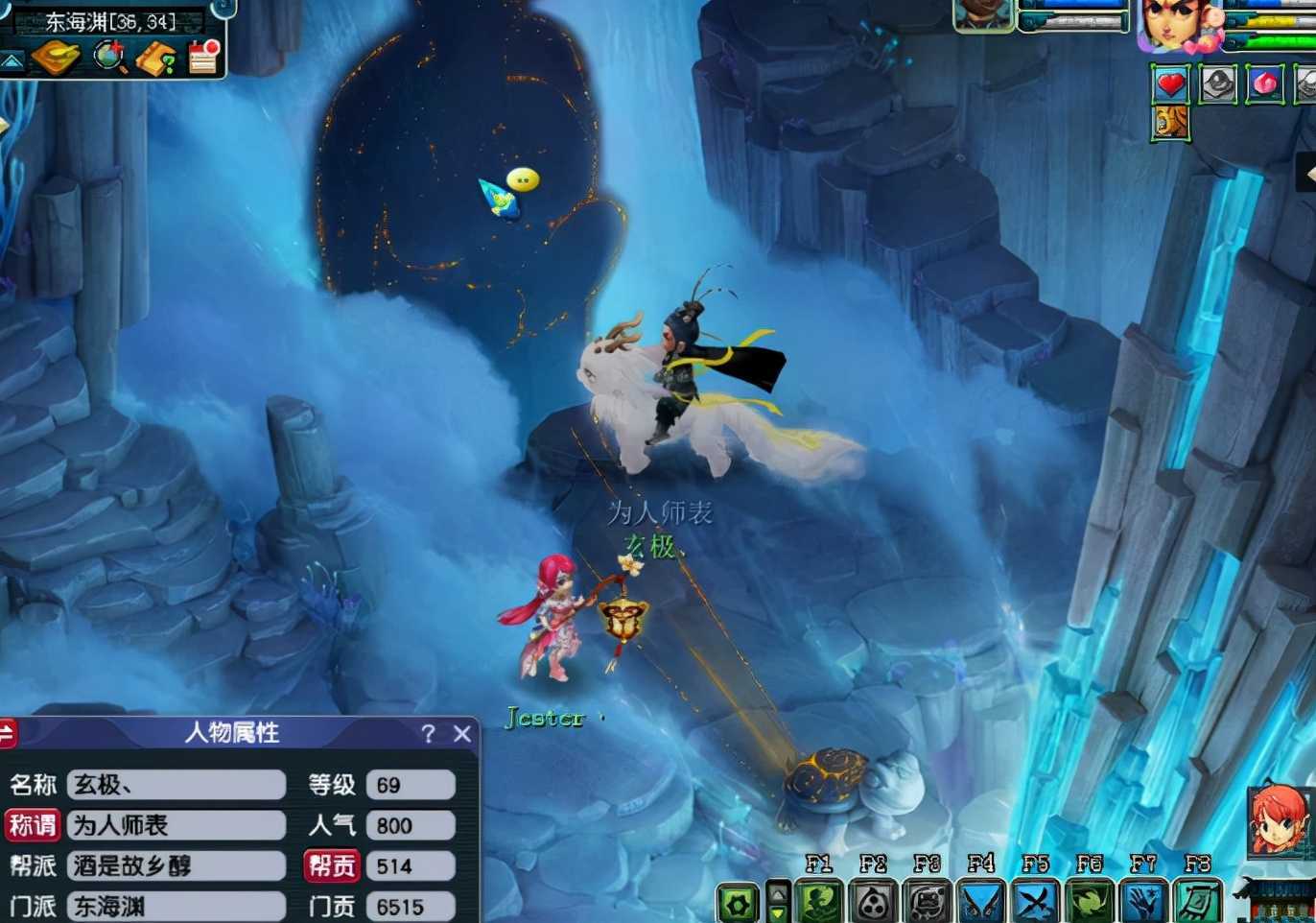Activate the F5 crossed blades skill
This screenshot has height=923, width=1316.
(1036, 902)
